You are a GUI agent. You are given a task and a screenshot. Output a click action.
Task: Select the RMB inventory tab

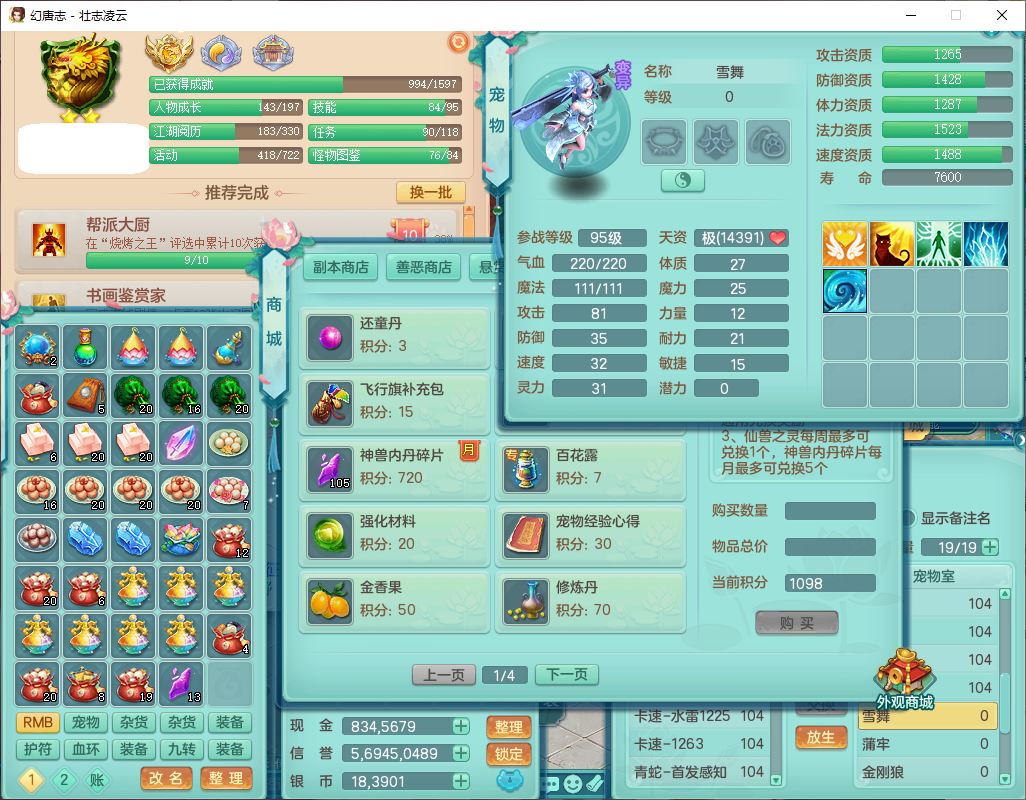point(37,722)
